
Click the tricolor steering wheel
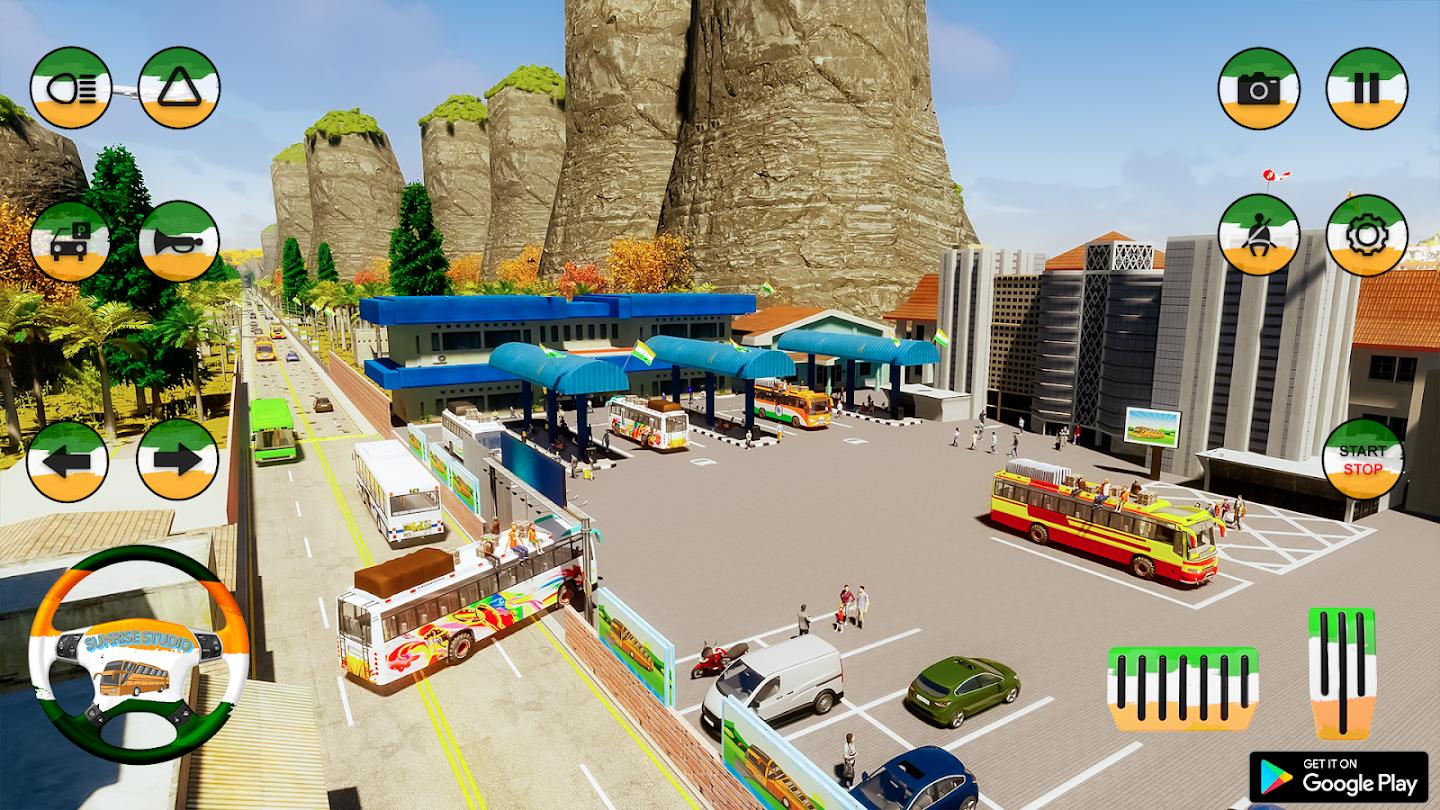pos(138,654)
